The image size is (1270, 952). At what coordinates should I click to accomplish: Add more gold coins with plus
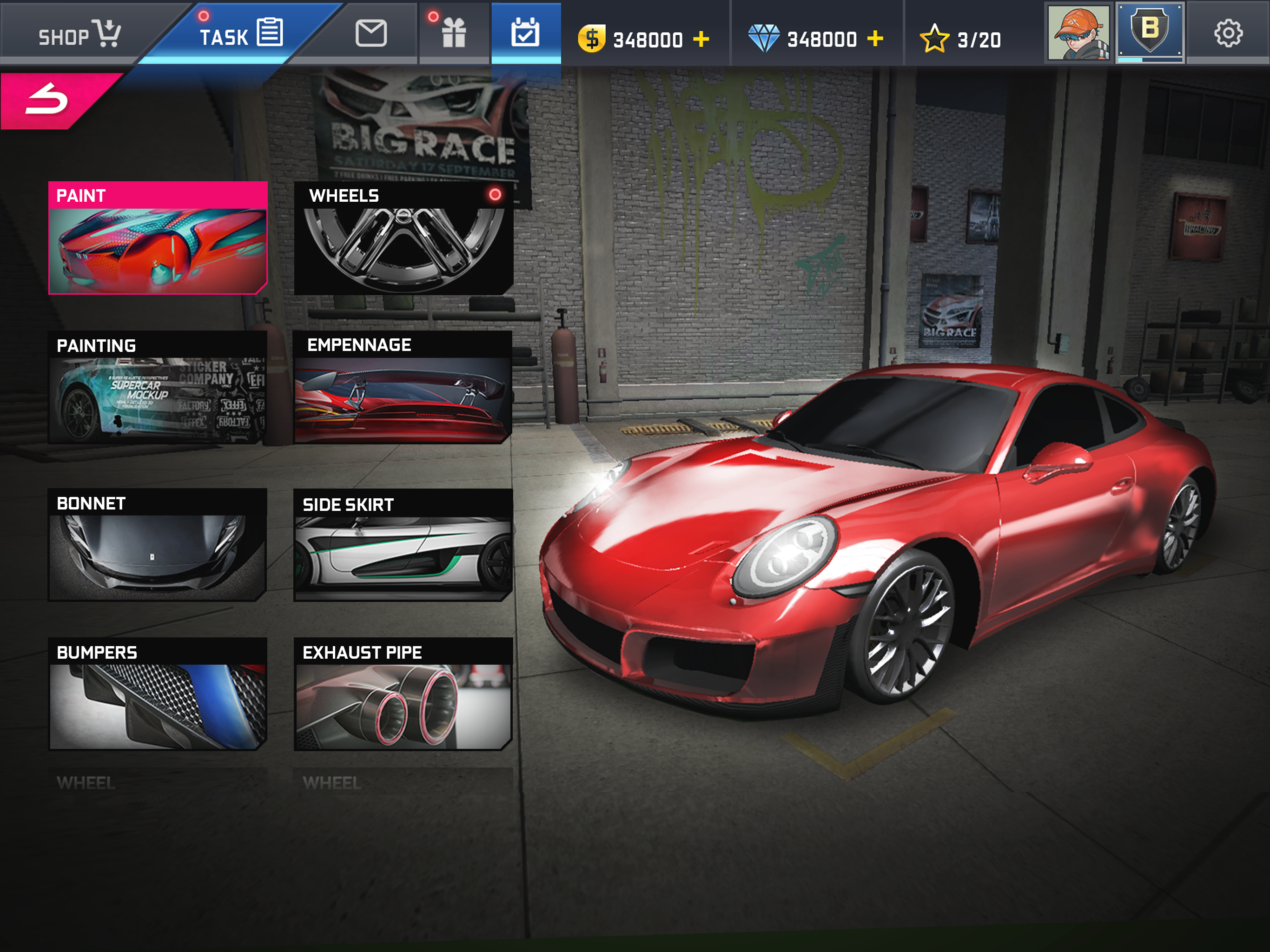[701, 39]
